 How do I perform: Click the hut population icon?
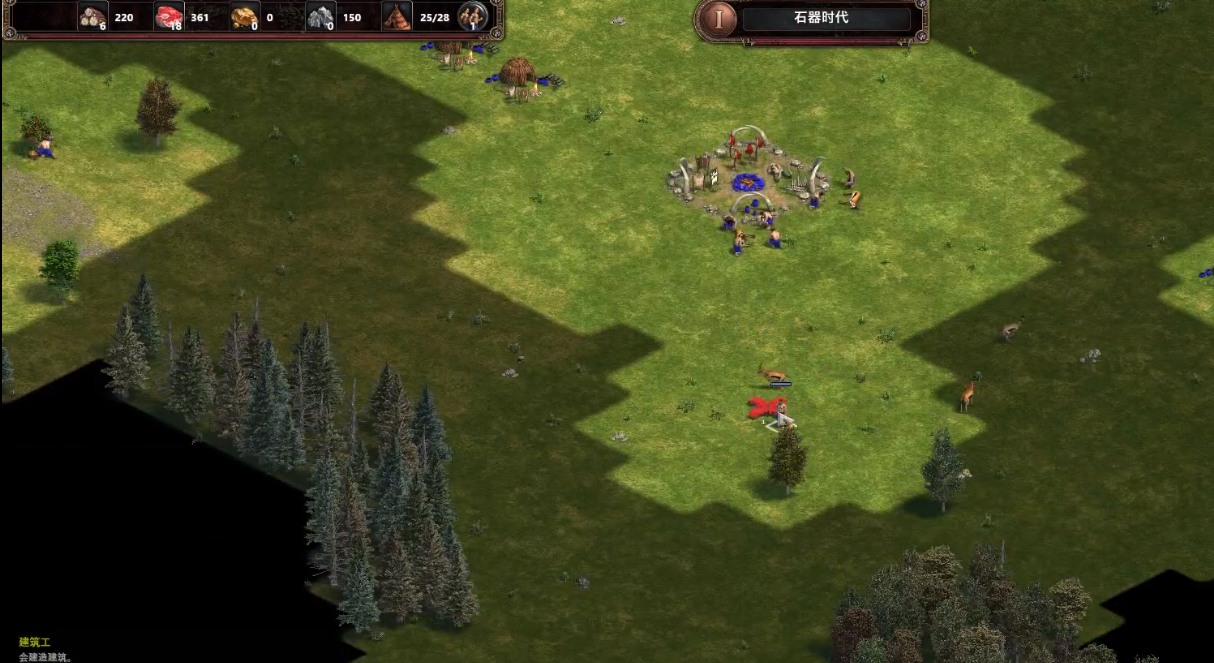pos(397,16)
